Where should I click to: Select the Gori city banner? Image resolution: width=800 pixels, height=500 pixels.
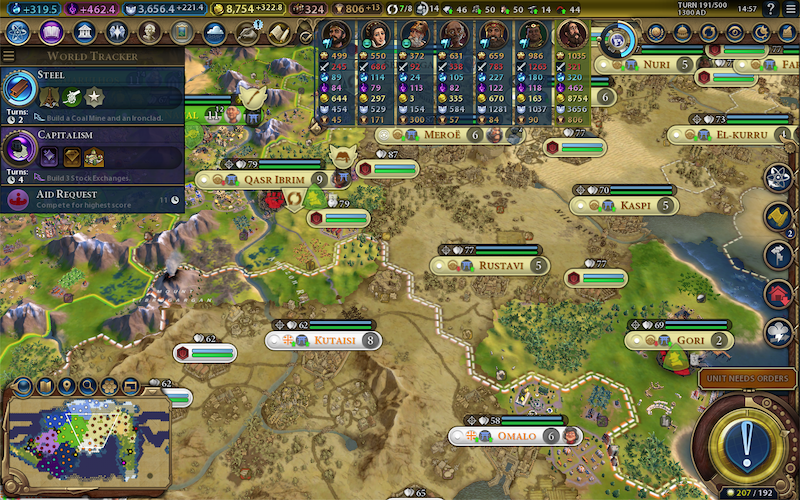[690, 341]
